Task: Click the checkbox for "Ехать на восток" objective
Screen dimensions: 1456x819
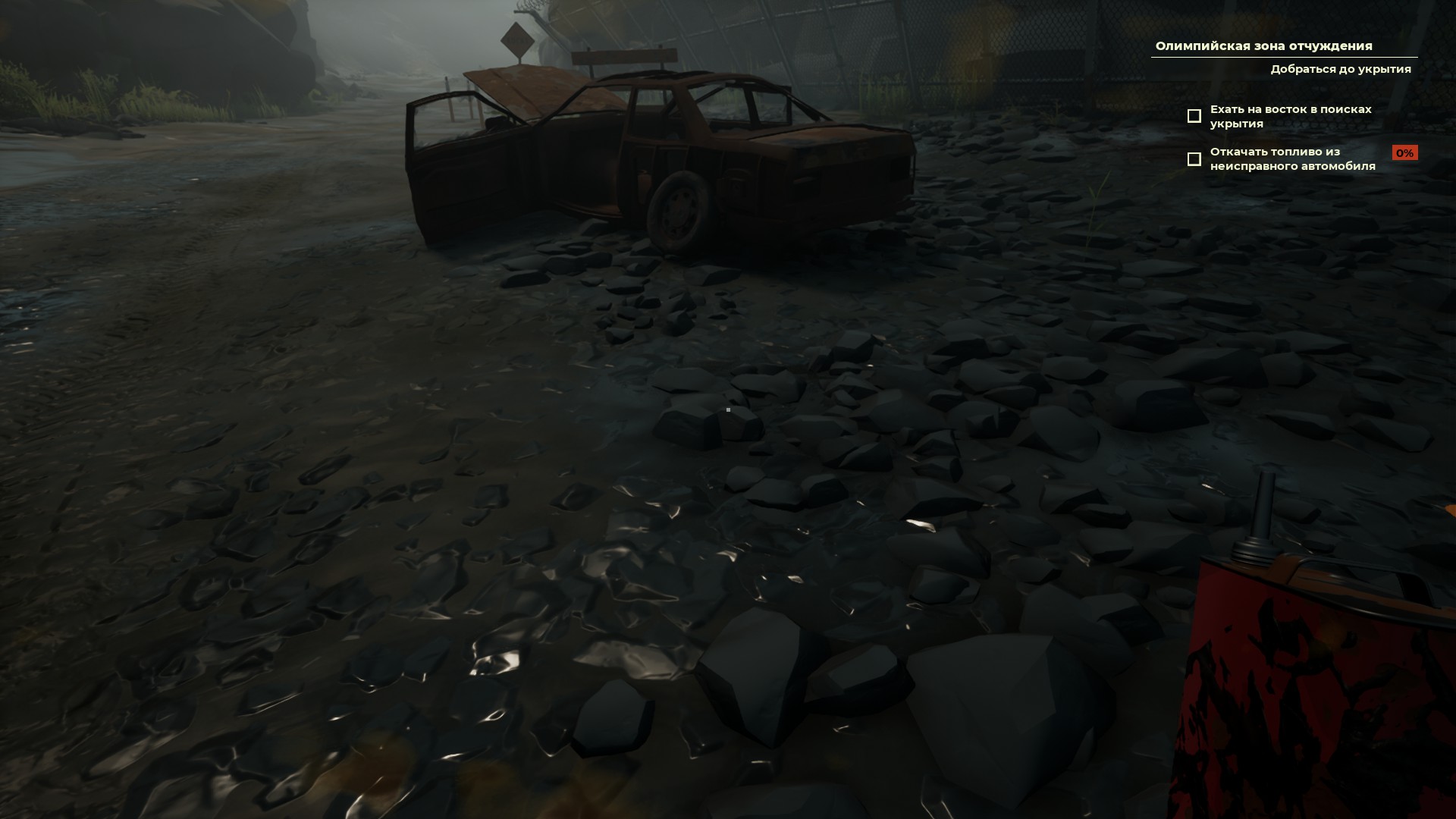Action: coord(1194,116)
